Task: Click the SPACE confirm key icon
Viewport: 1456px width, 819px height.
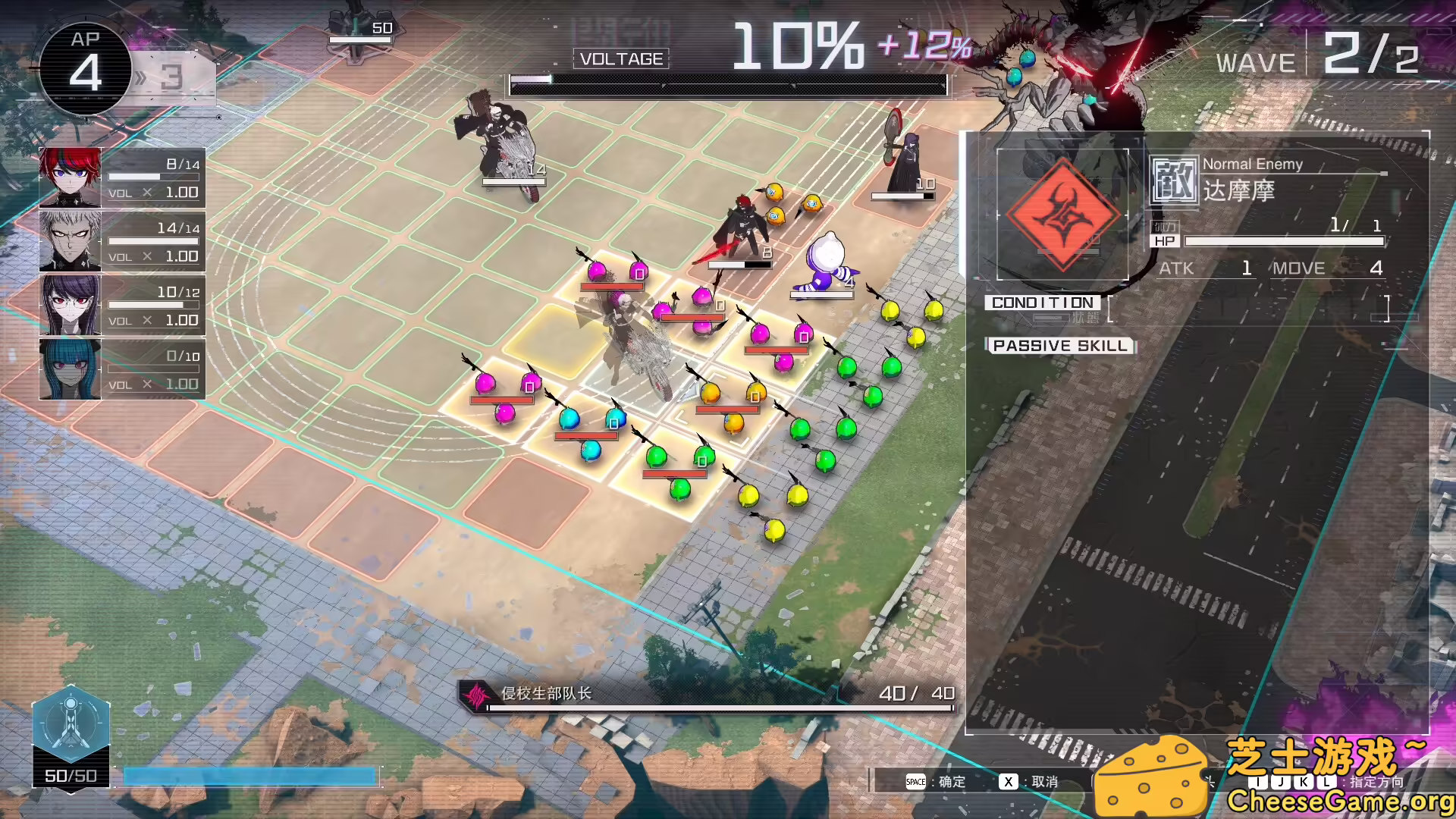Action: (916, 781)
